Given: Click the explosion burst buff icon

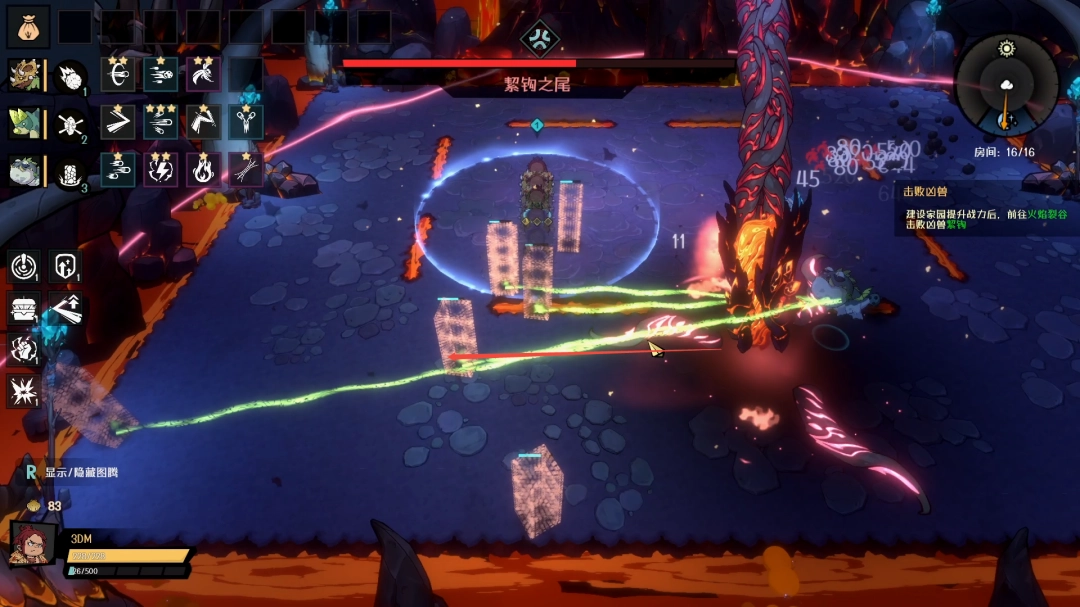Looking at the screenshot, I should (24, 390).
